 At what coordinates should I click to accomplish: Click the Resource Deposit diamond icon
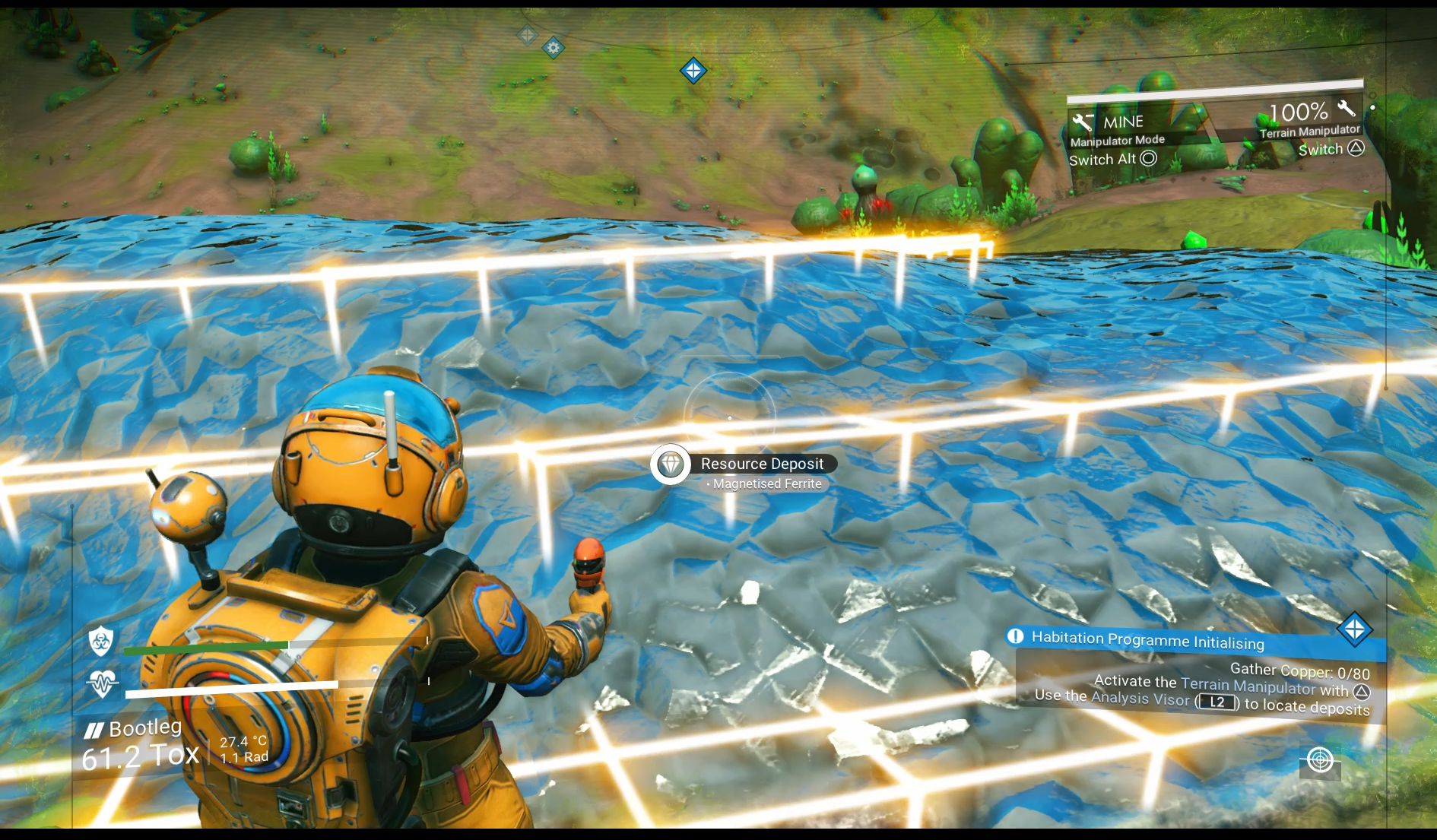(670, 464)
